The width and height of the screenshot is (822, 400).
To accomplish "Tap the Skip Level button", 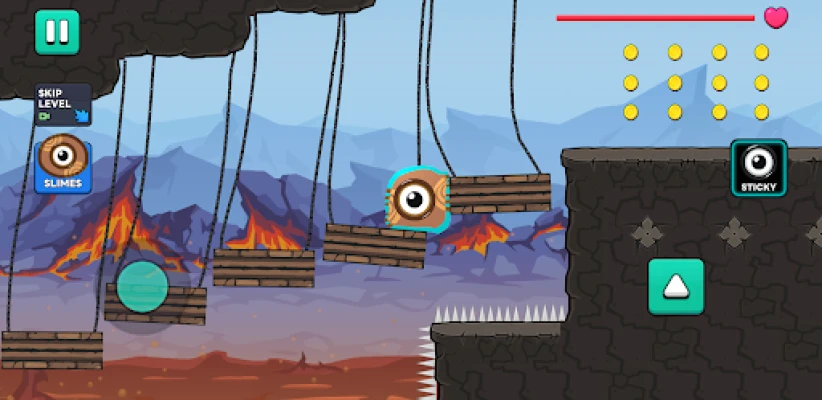I will 63,104.
